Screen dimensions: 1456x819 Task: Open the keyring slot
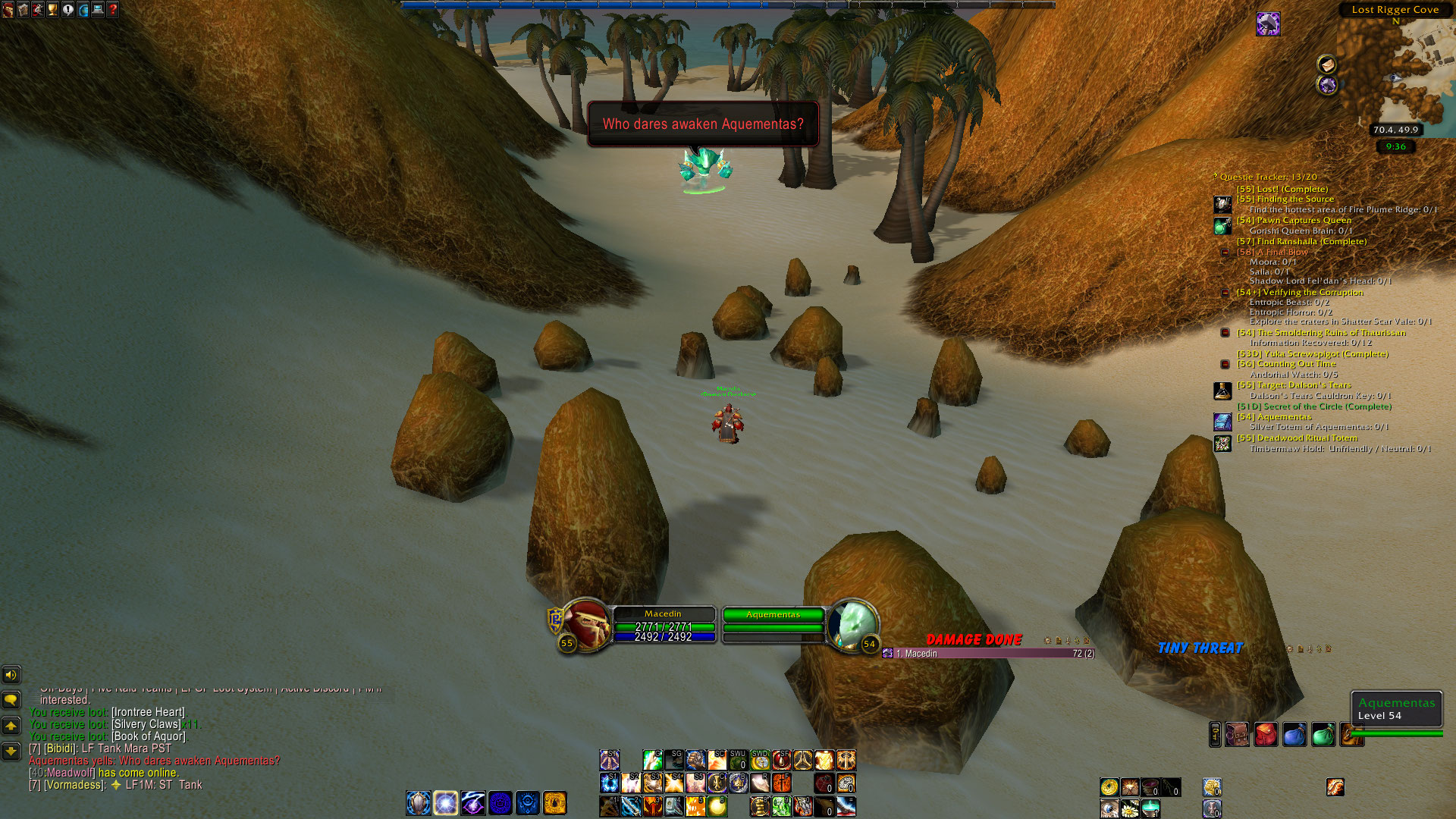tap(1215, 735)
